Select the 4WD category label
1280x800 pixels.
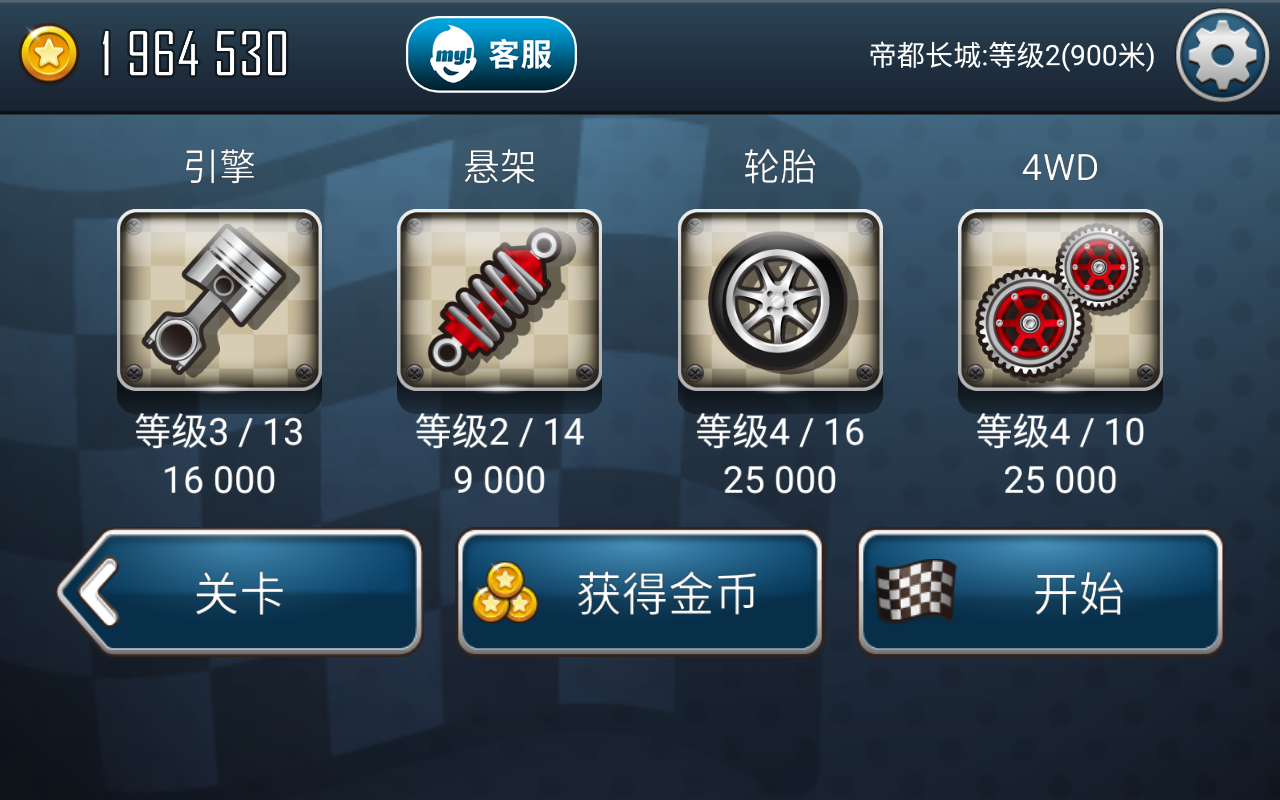(x=1059, y=165)
